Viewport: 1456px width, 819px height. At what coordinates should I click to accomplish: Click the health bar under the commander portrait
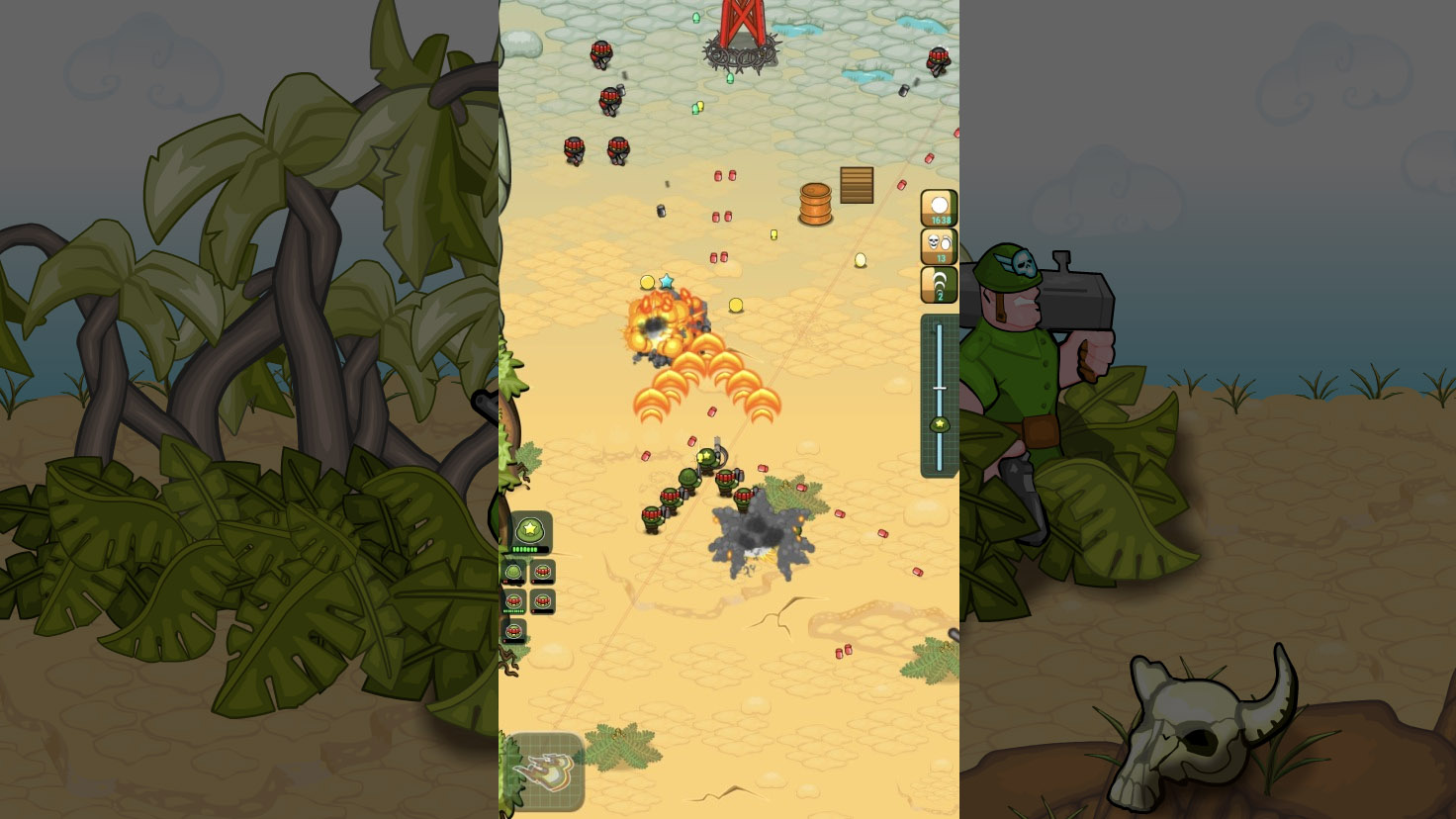(528, 549)
